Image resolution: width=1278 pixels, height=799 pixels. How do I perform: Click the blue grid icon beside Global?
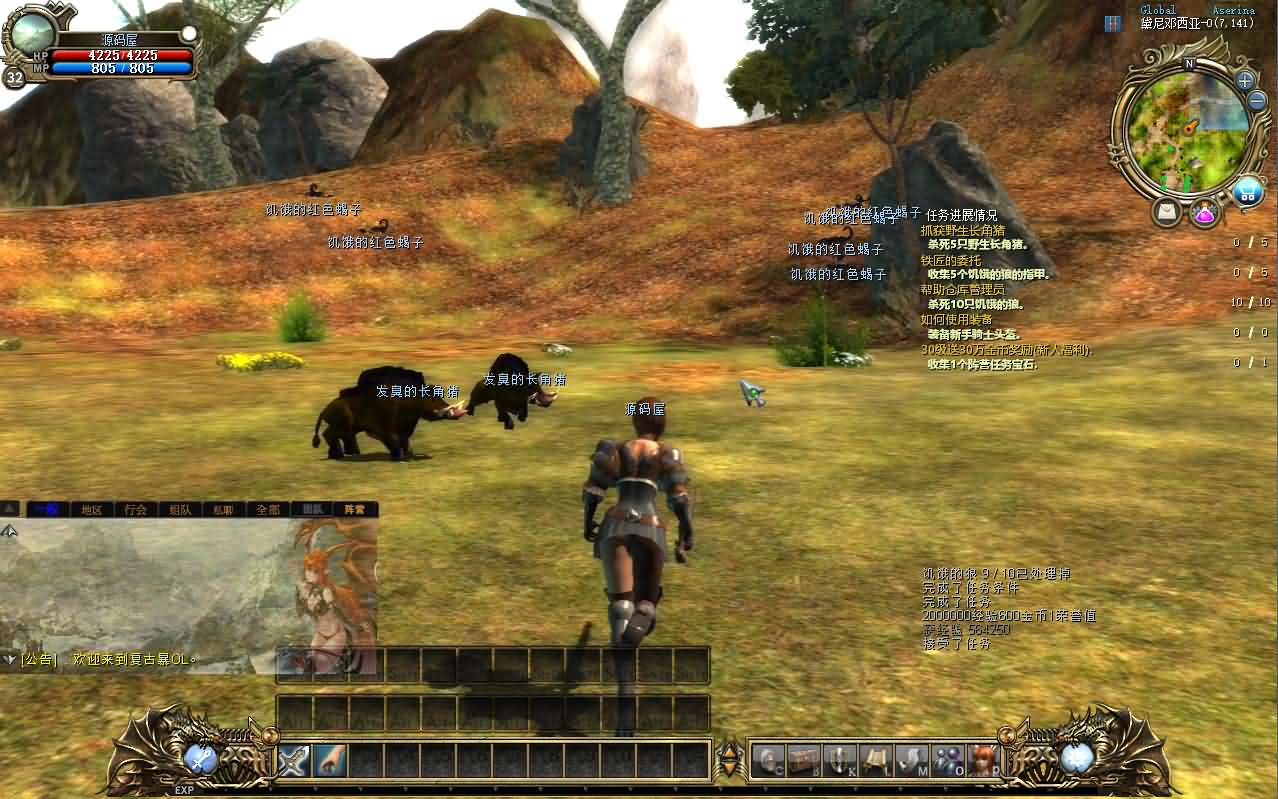pos(1113,23)
